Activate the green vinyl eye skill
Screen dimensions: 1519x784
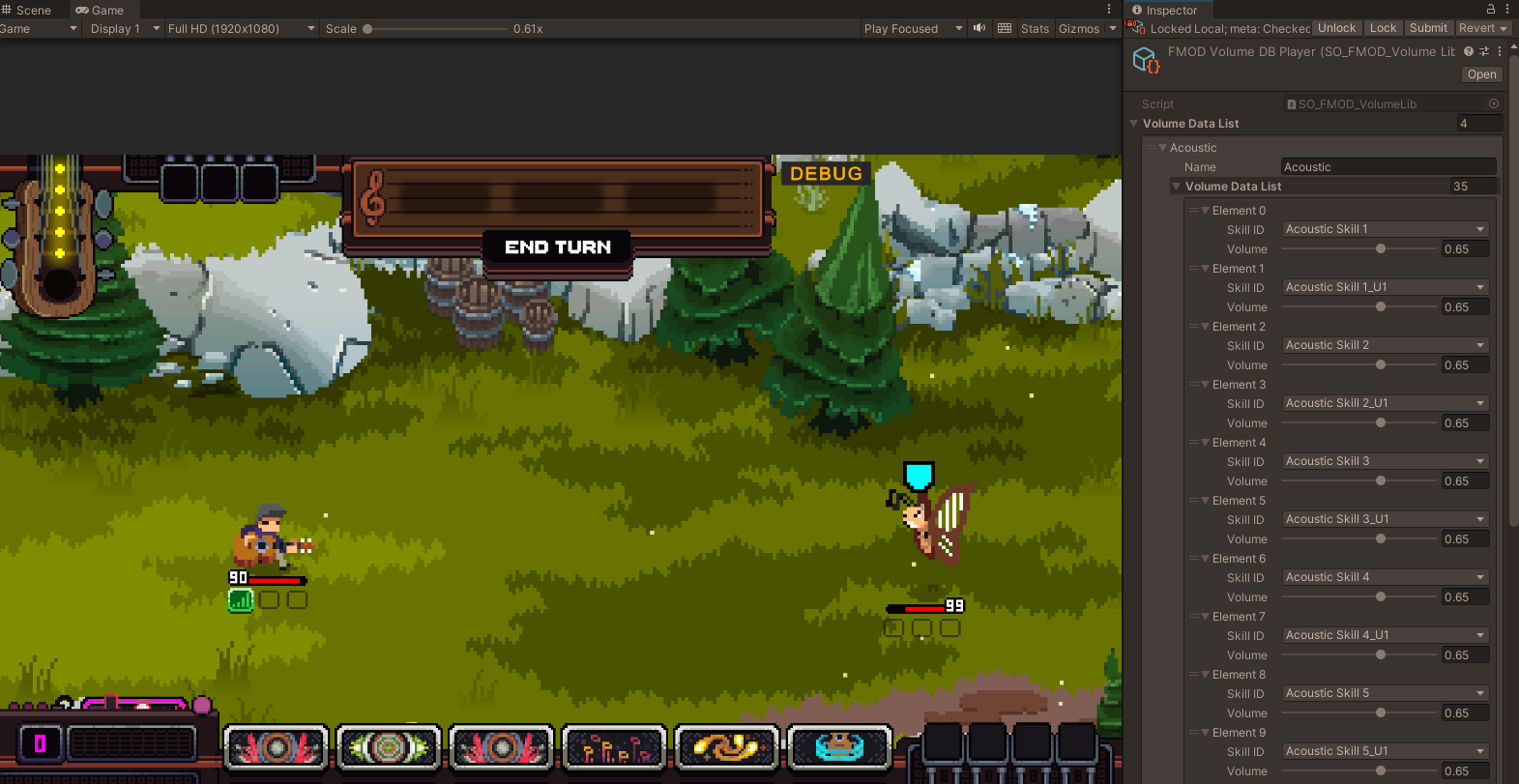[389, 747]
